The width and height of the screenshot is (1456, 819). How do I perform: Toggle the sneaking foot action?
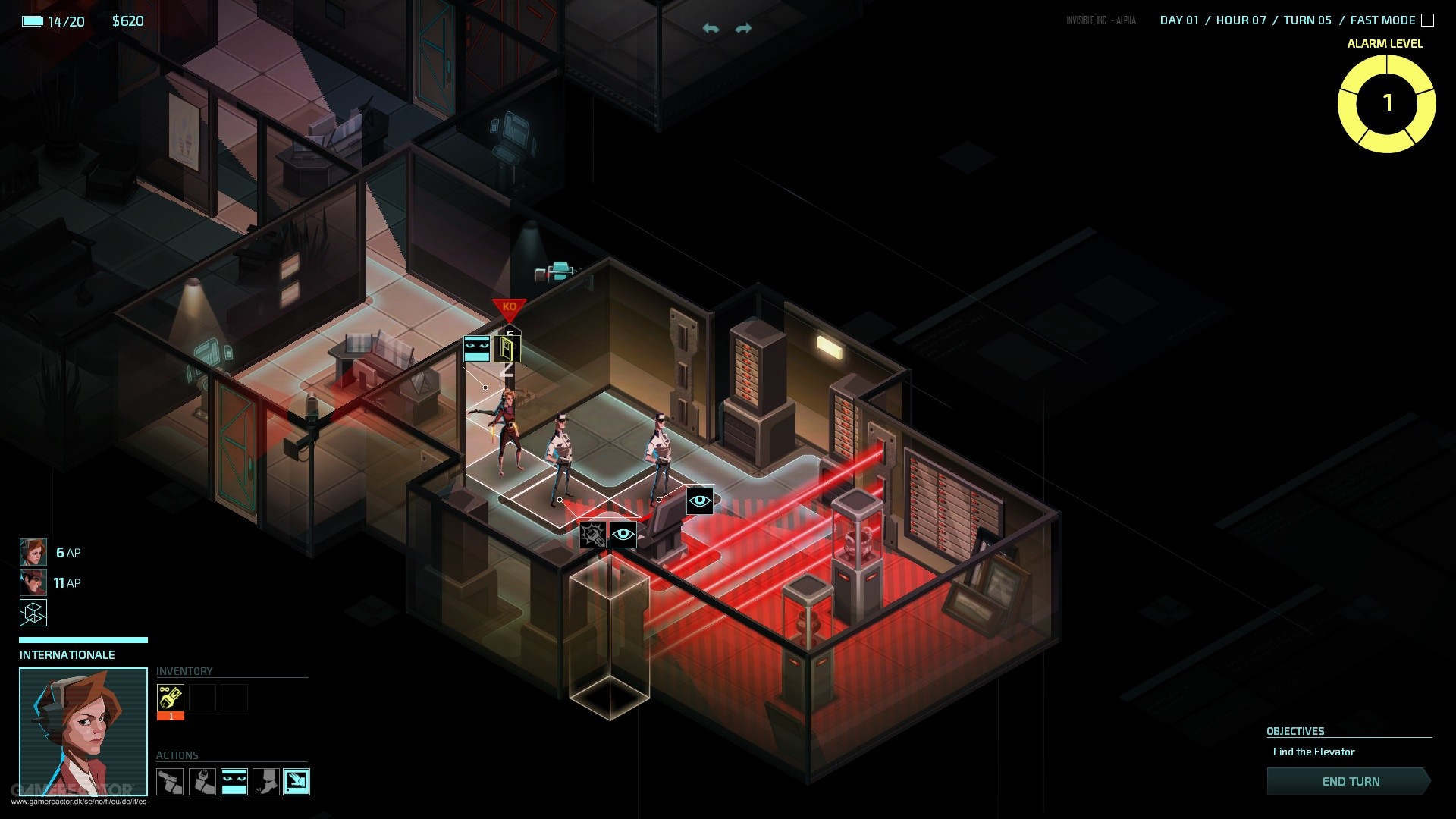tap(265, 782)
